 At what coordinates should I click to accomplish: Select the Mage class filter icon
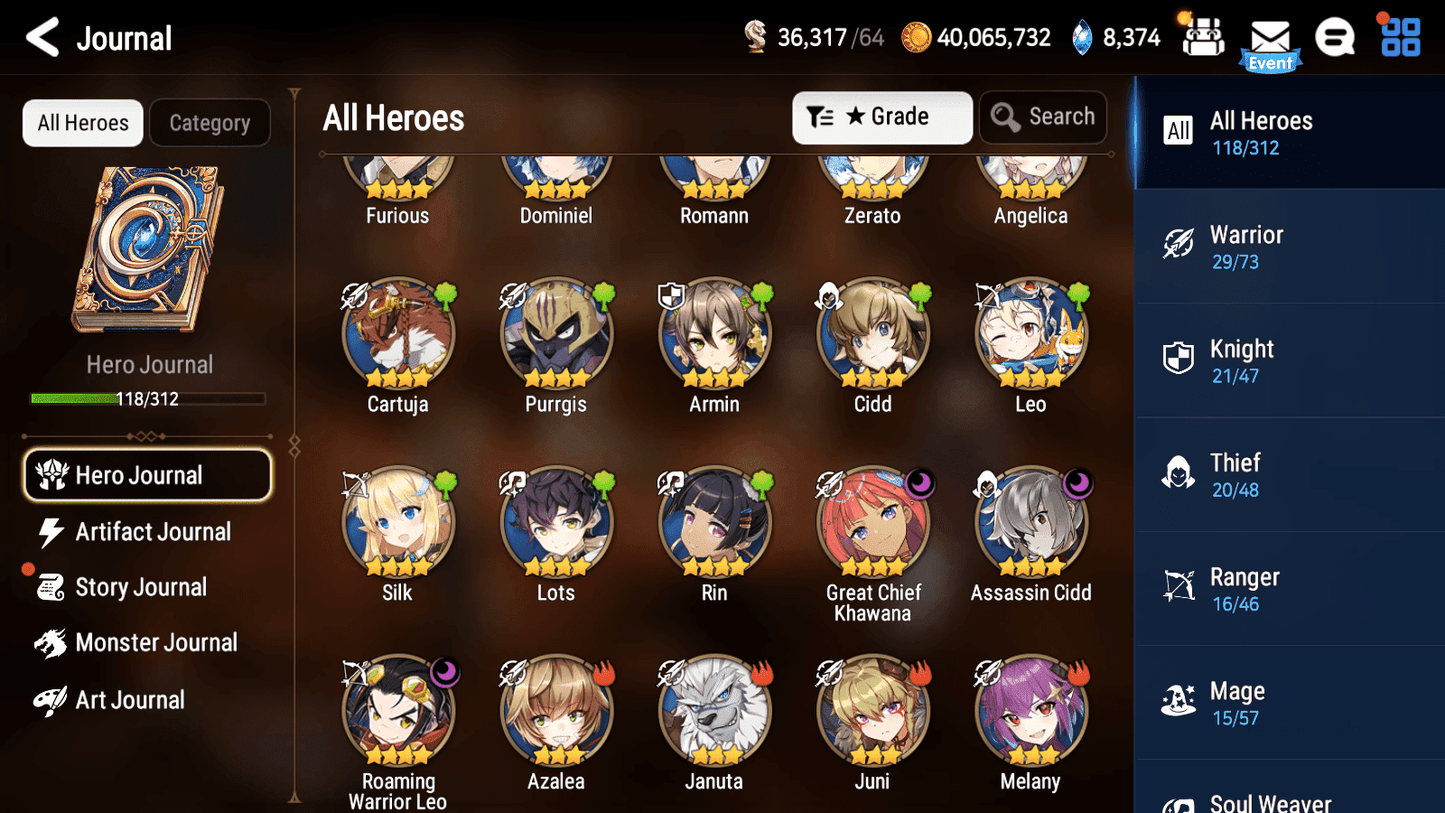coord(1180,701)
